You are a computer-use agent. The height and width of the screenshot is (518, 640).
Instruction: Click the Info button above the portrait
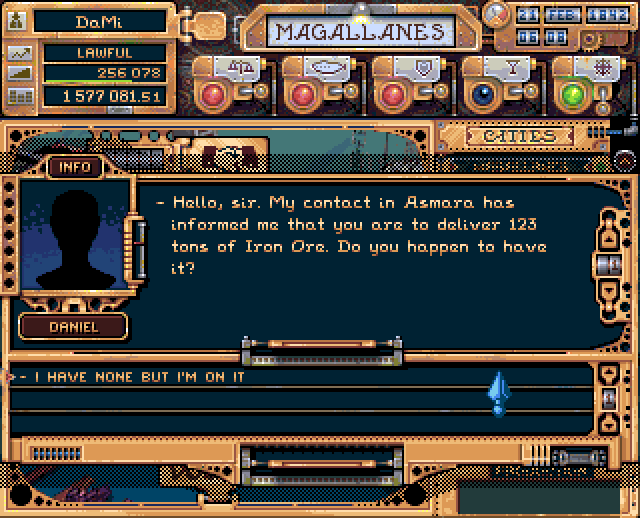point(74,166)
